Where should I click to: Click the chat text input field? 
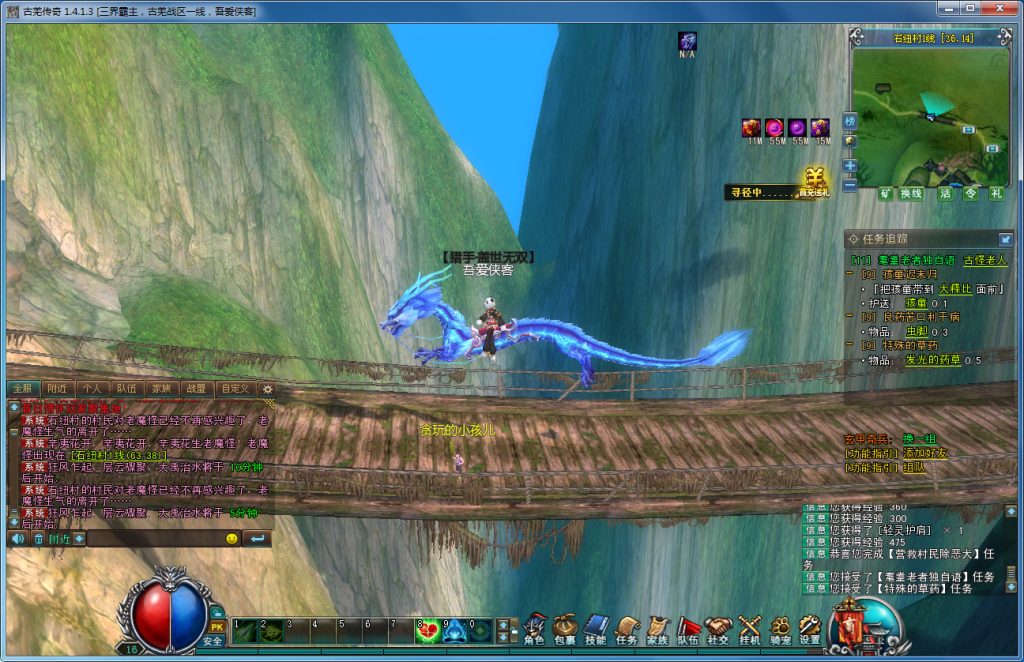(155, 539)
